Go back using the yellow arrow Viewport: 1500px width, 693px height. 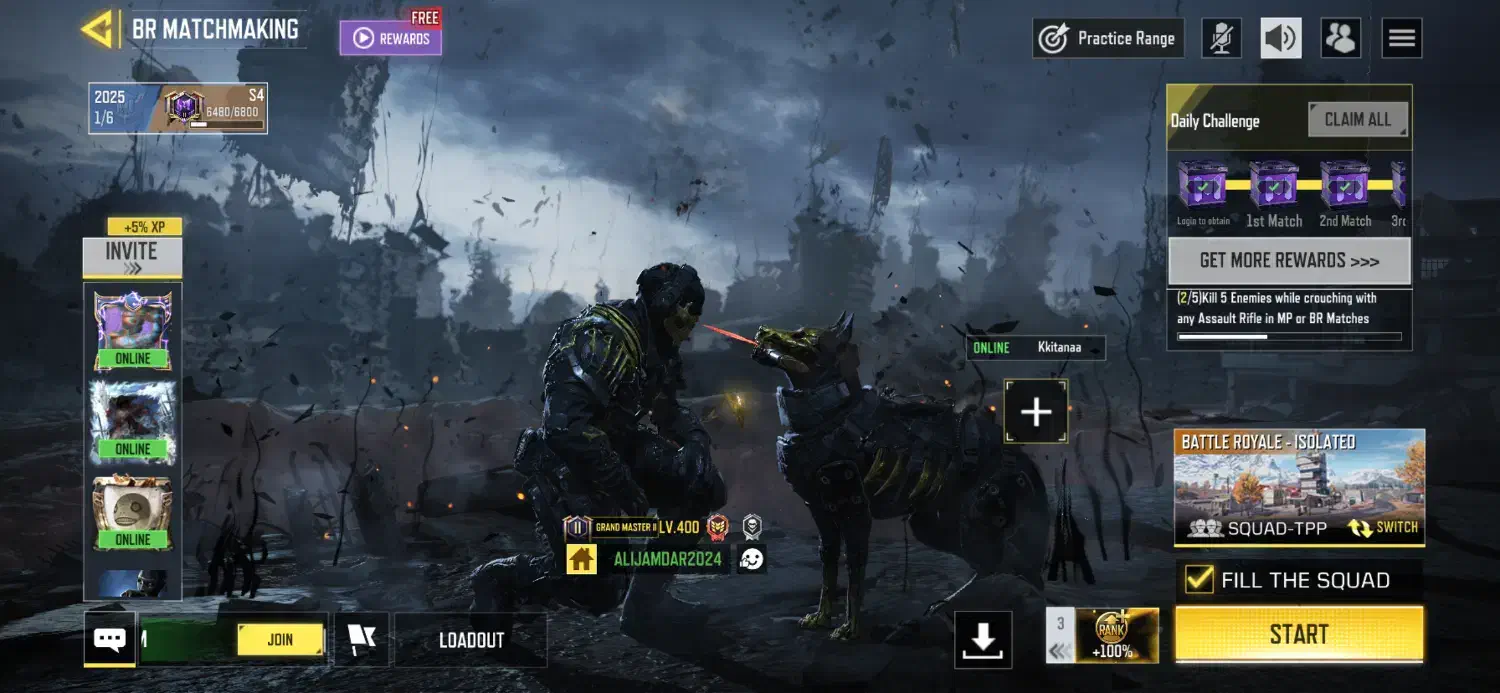[98, 29]
